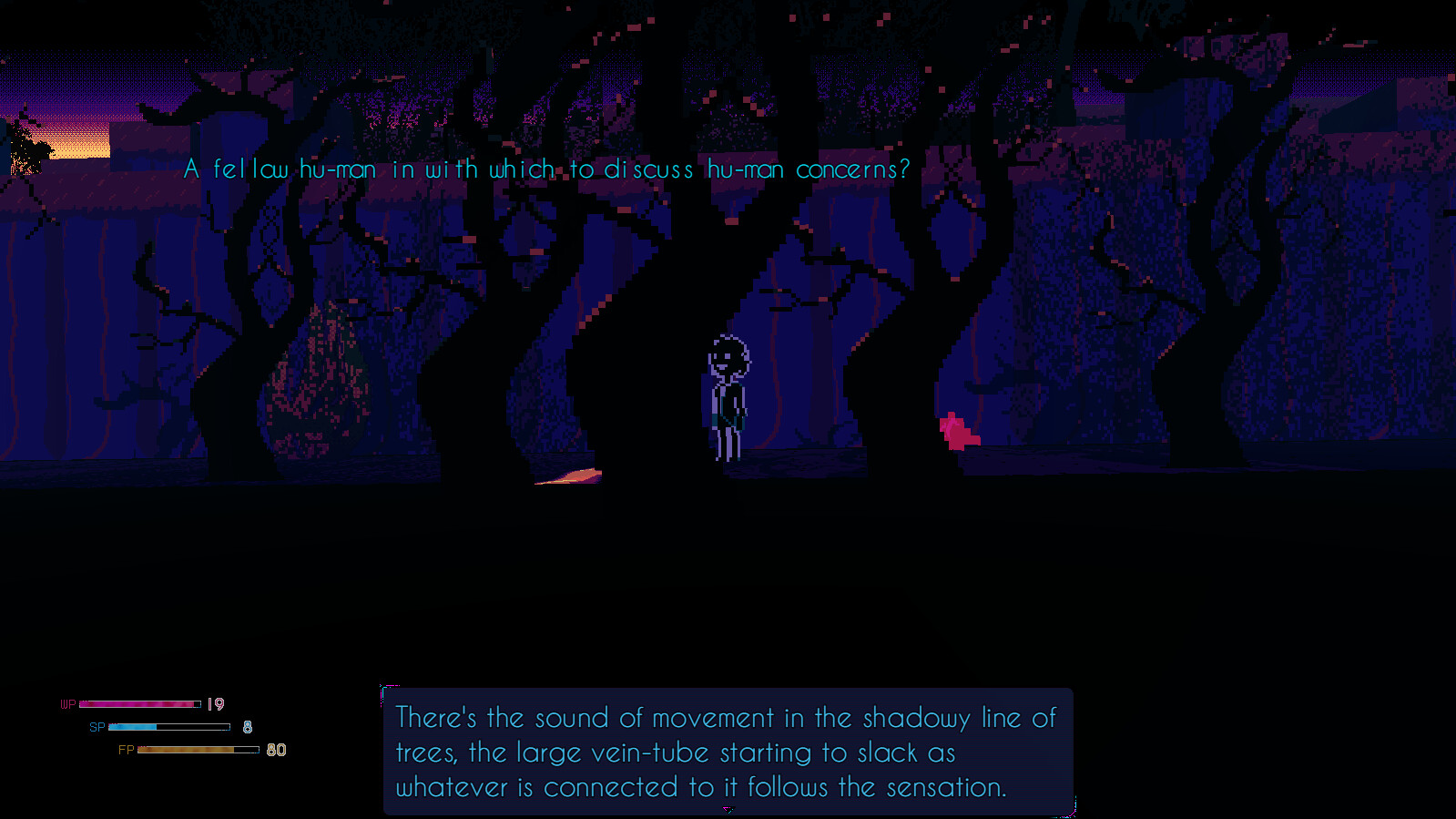Expand the stats panel in the corner
The image size is (1456, 819).
(168, 726)
